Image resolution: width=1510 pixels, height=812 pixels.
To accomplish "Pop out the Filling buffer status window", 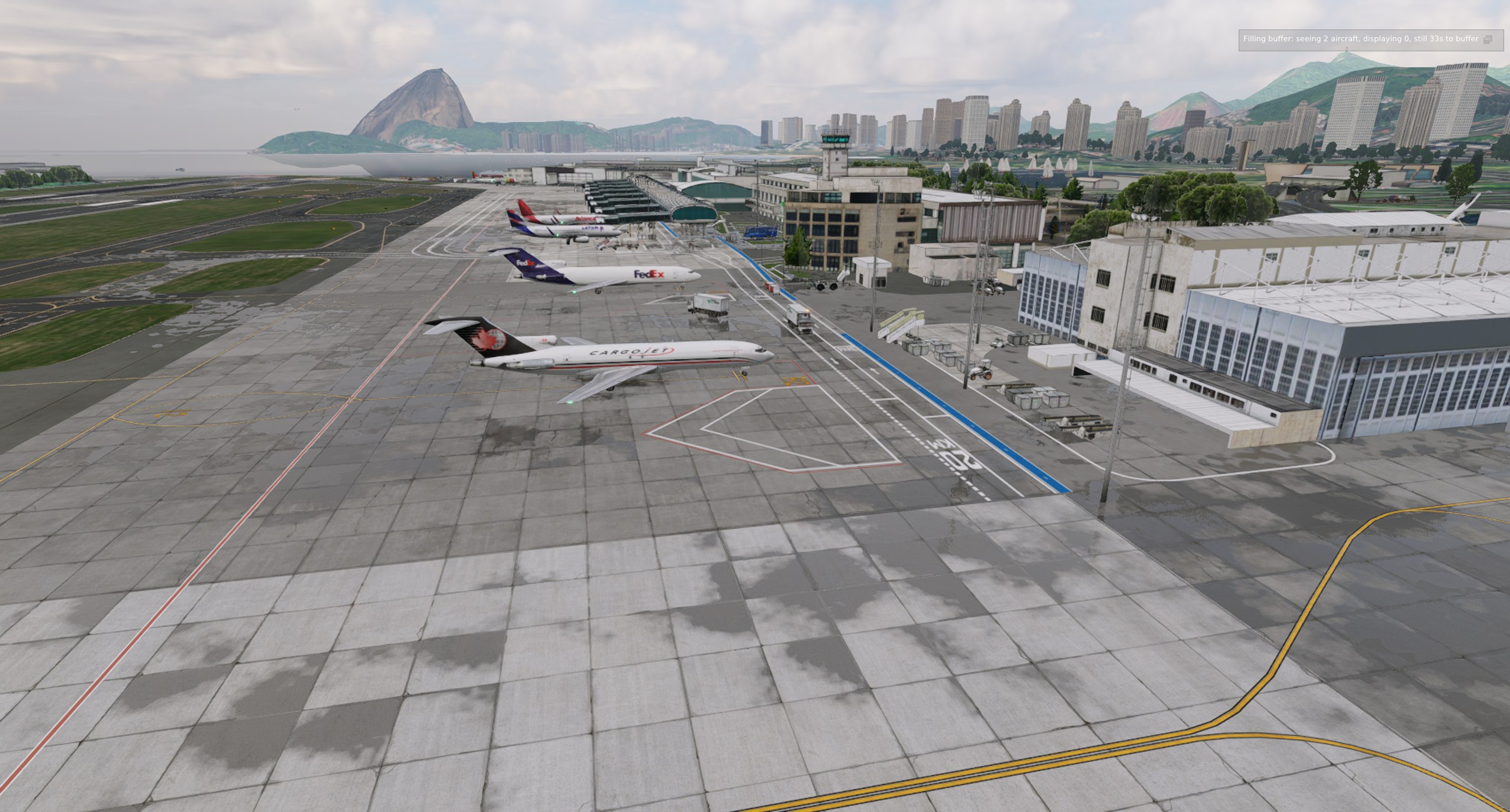I will click(1488, 40).
